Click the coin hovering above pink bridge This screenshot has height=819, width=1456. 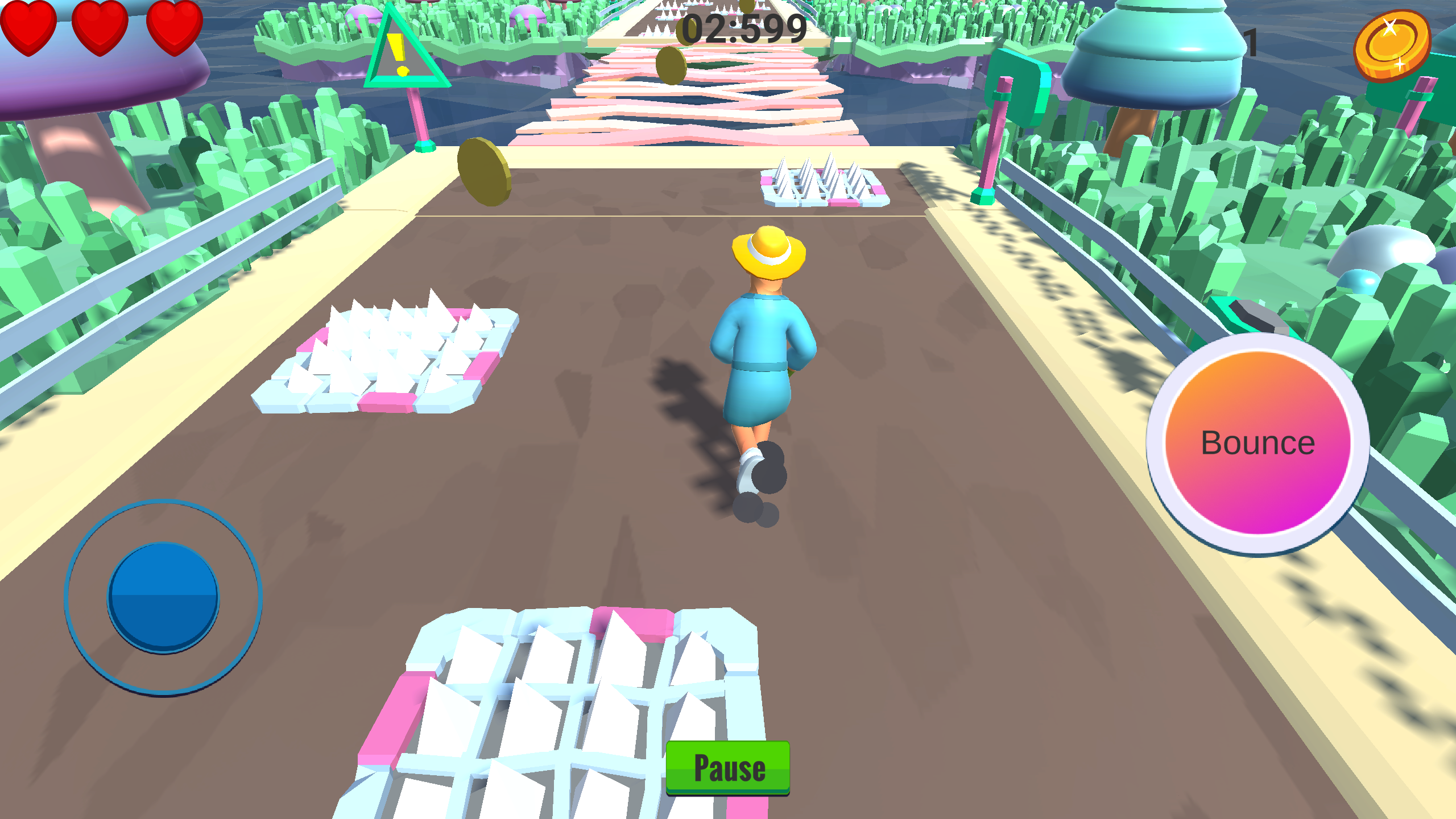coord(671,65)
